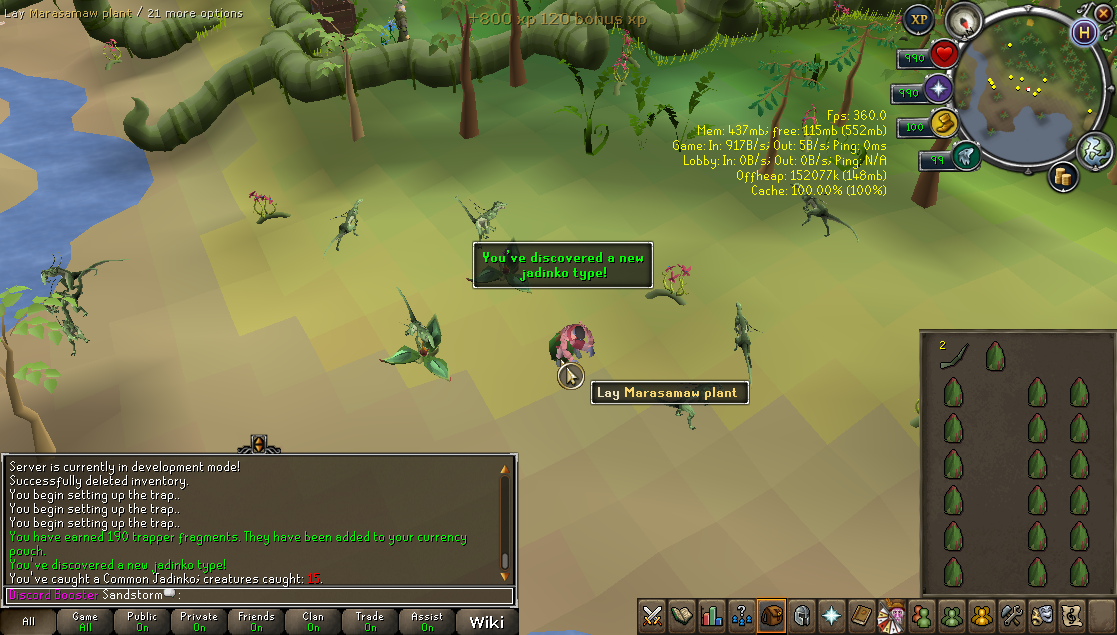Toggle the Trade chat filter
The width and height of the screenshot is (1117, 635).
(370, 622)
